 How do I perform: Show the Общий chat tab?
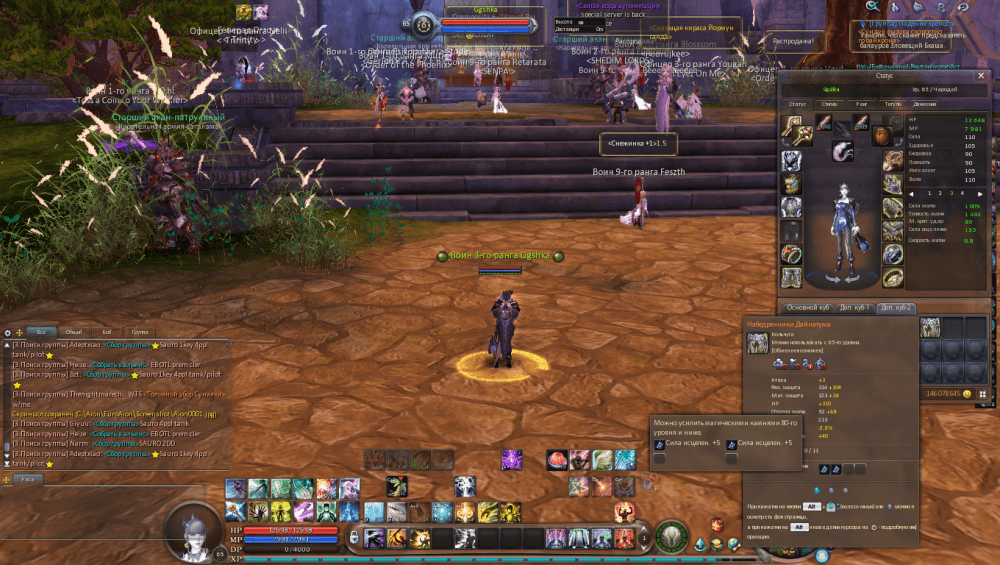click(74, 331)
